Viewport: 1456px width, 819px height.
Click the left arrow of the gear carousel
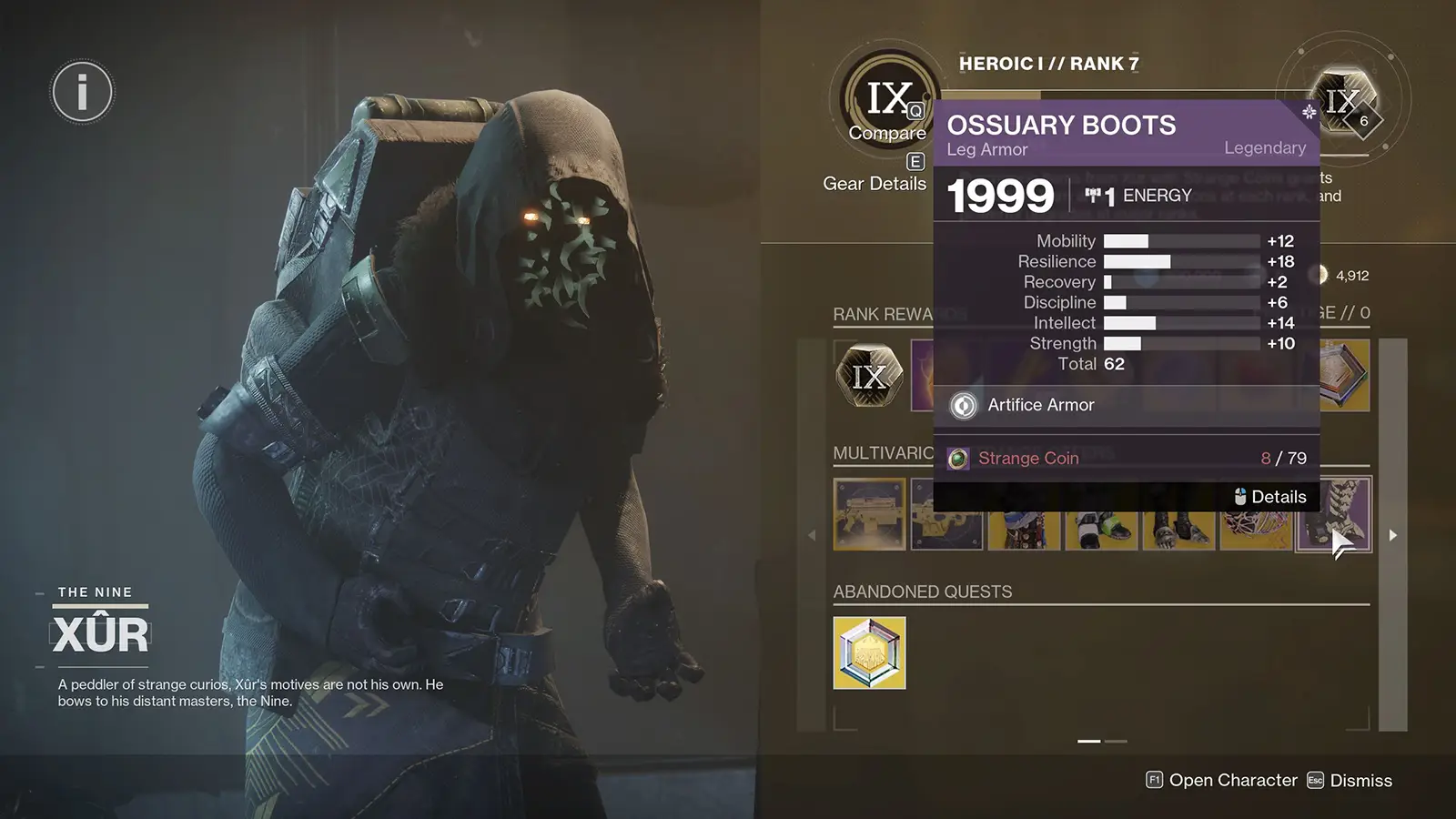tap(813, 535)
